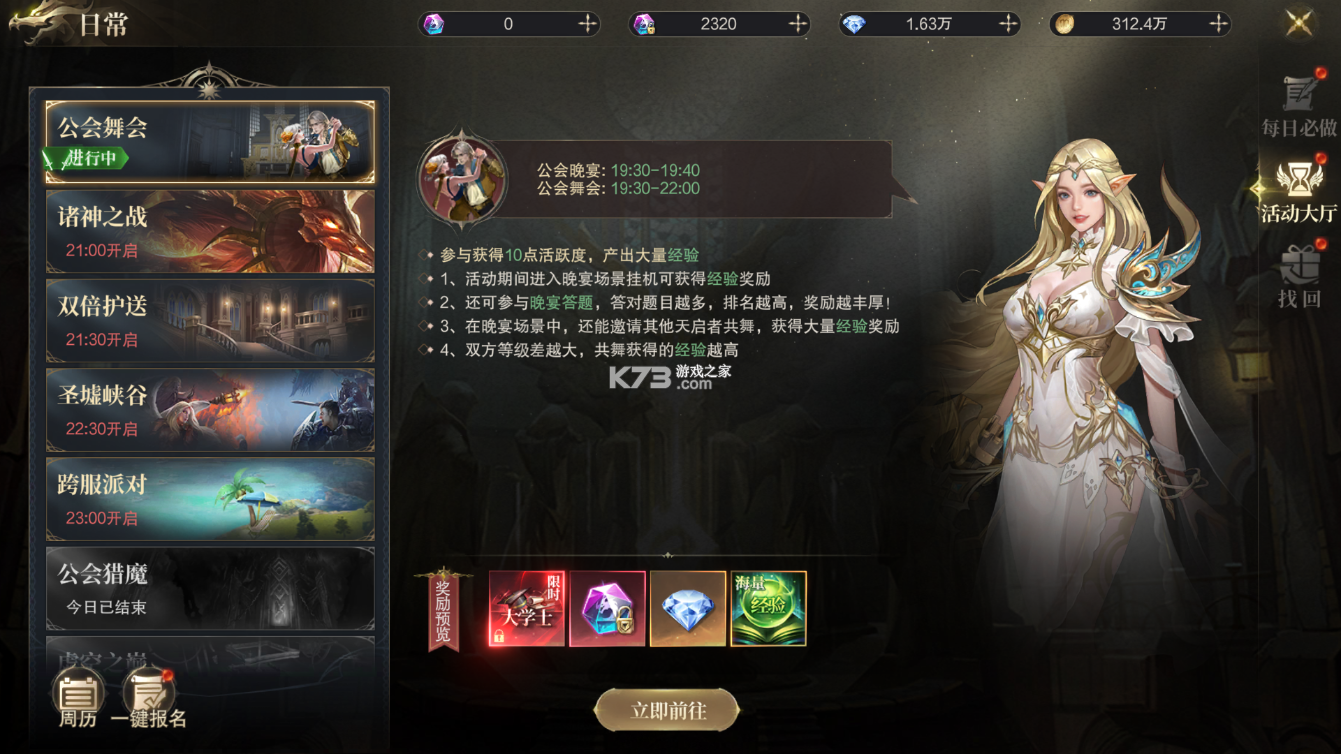The height and width of the screenshot is (754, 1341).
Task: Click the diamond reward preview icon
Action: click(x=687, y=607)
